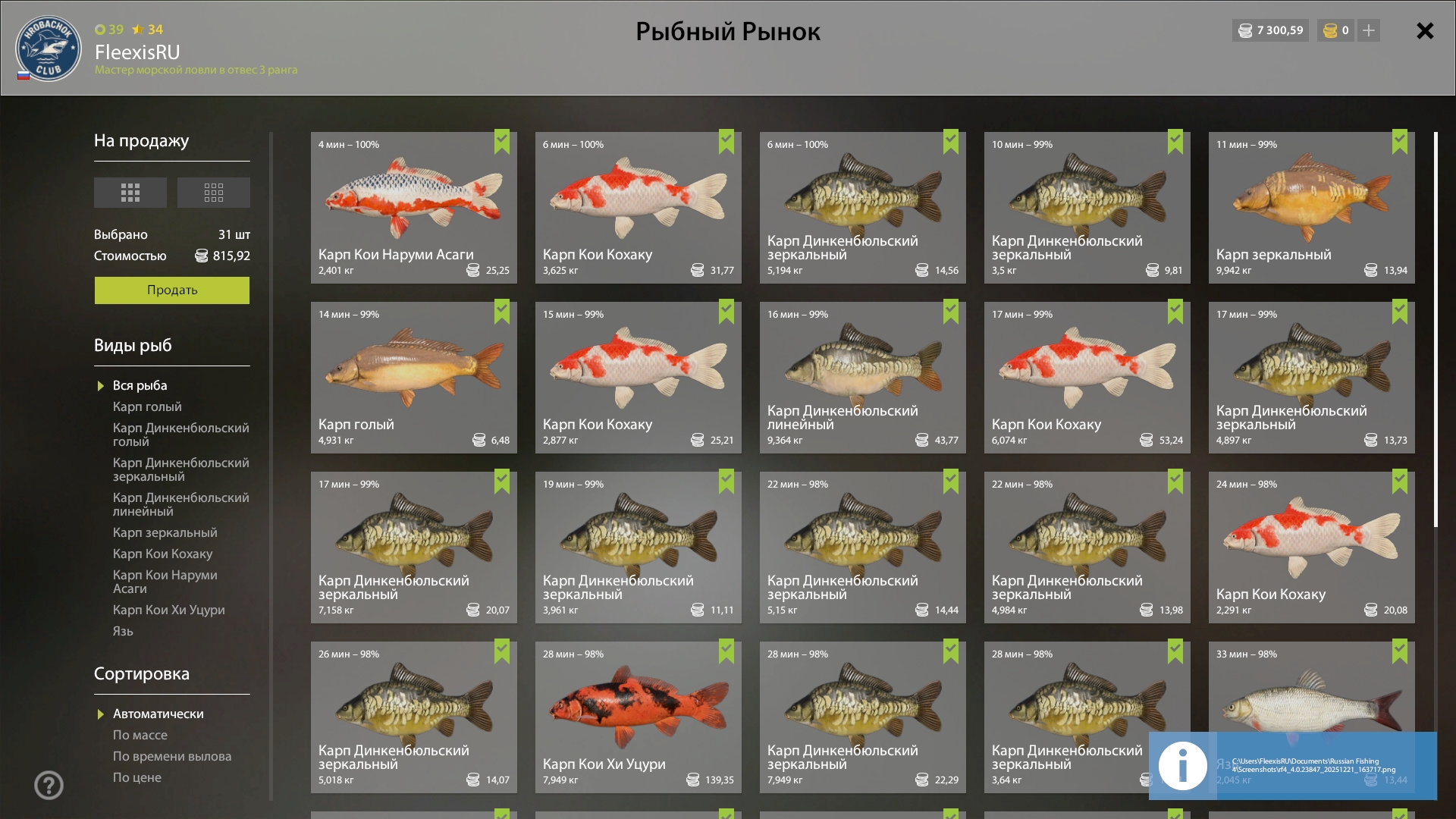Click the green Продать sell button
The height and width of the screenshot is (819, 1456).
coord(171,290)
